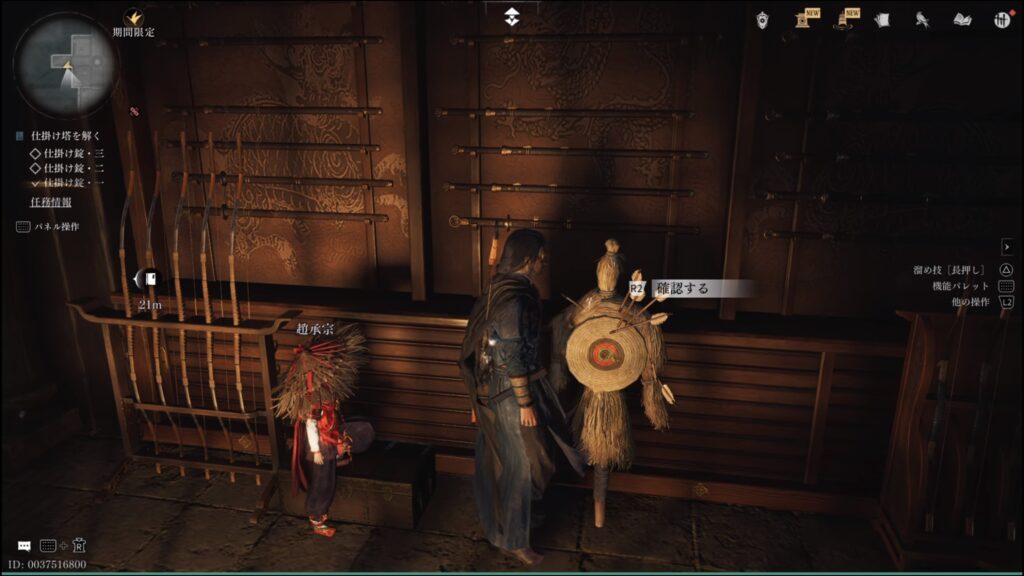Viewport: 1024px width, 576px height.
Task: Open the open-book journal icon
Action: click(x=962, y=18)
